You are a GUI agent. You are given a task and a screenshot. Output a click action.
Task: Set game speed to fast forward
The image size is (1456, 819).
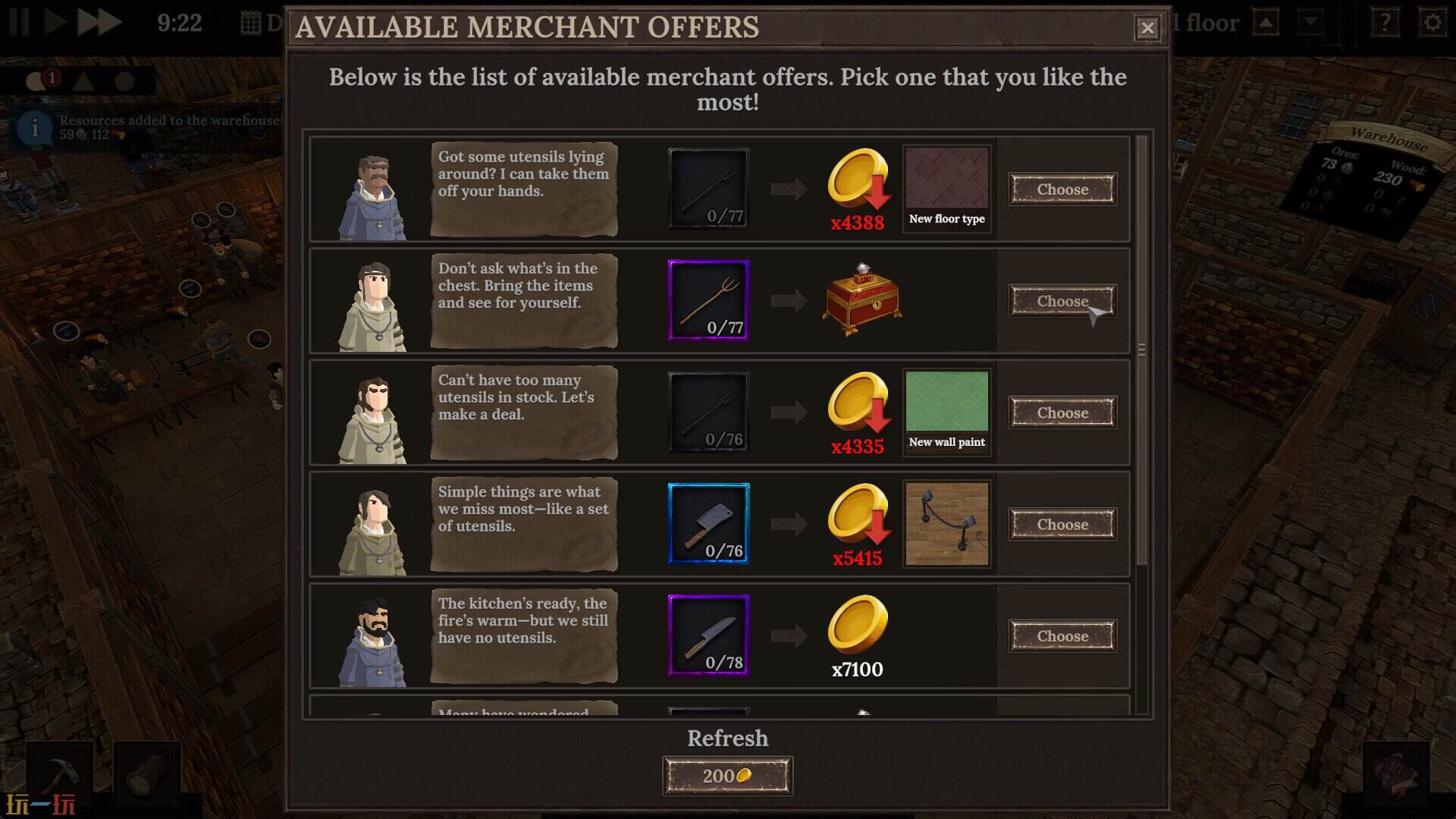(99, 23)
